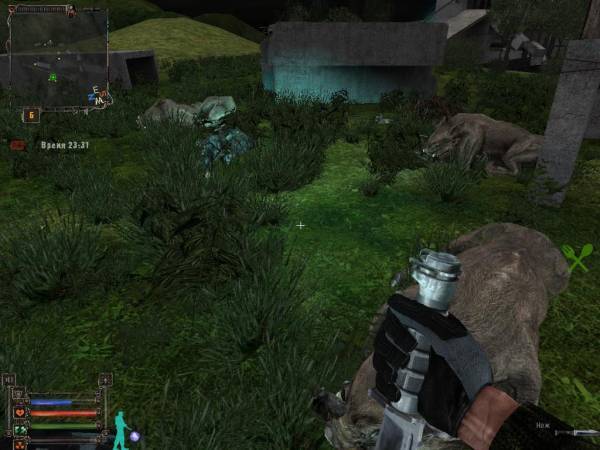Click the orange number 6 counter box
Viewport: 600px width, 450px height.
pyautogui.click(x=30, y=115)
